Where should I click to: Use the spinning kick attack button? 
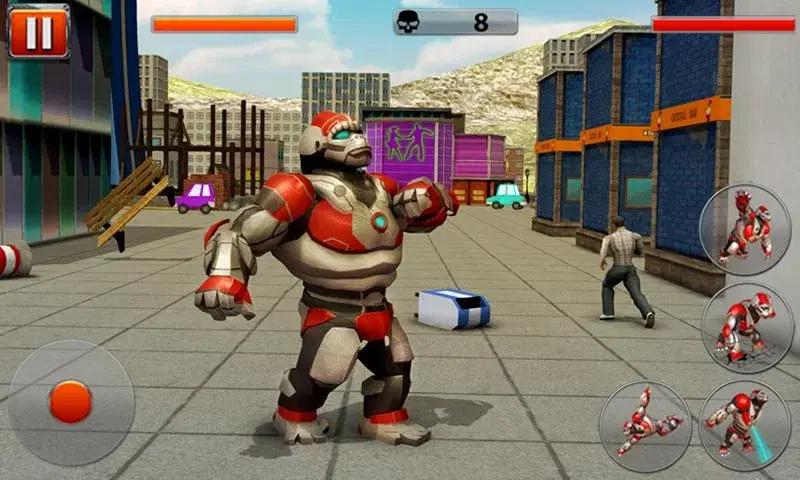pyautogui.click(x=644, y=426)
